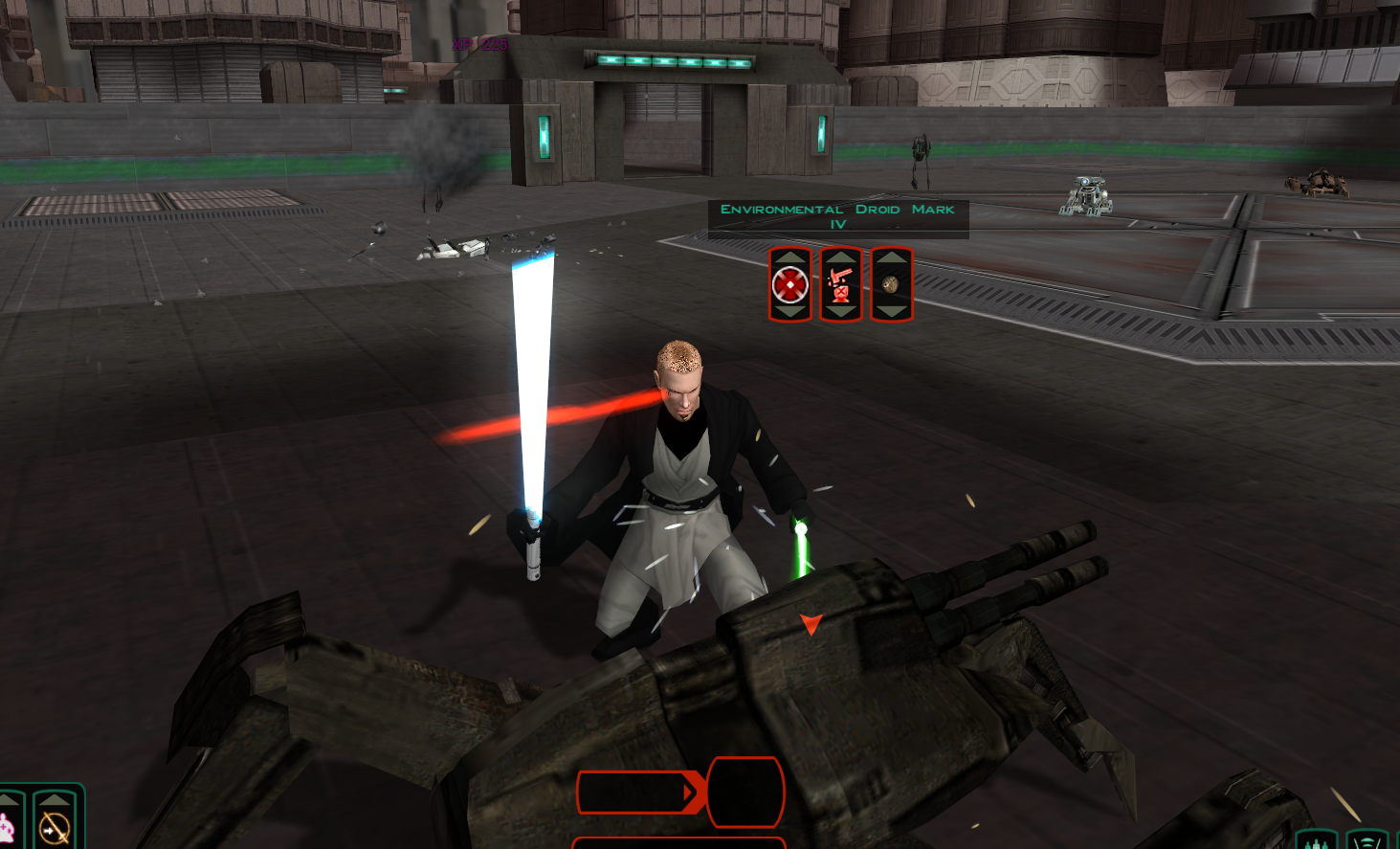Image resolution: width=1400 pixels, height=849 pixels.
Task: Click the teal stealth arcs button
Action: tap(1367, 842)
